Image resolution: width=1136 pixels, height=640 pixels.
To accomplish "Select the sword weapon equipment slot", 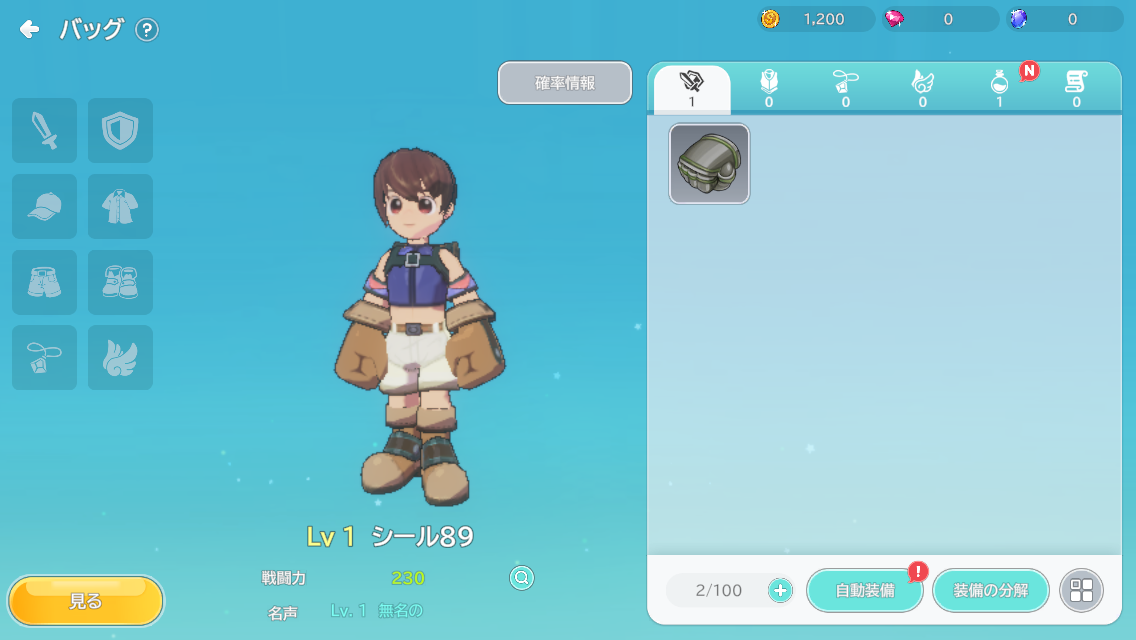I will (44, 131).
